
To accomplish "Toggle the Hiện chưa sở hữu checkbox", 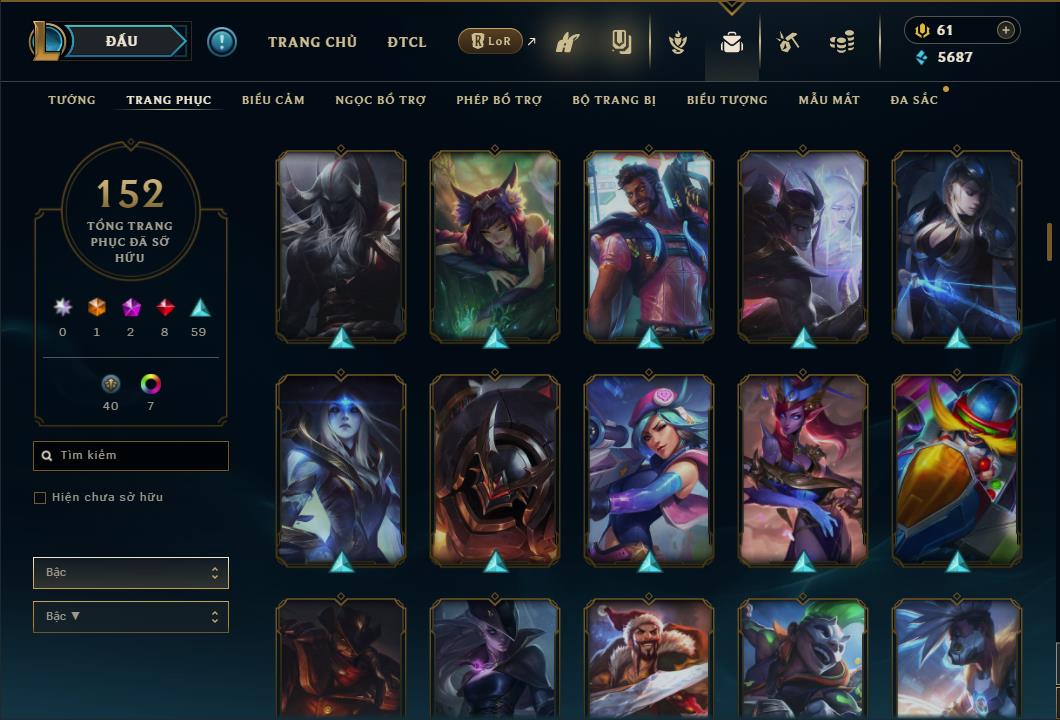I will [x=40, y=498].
